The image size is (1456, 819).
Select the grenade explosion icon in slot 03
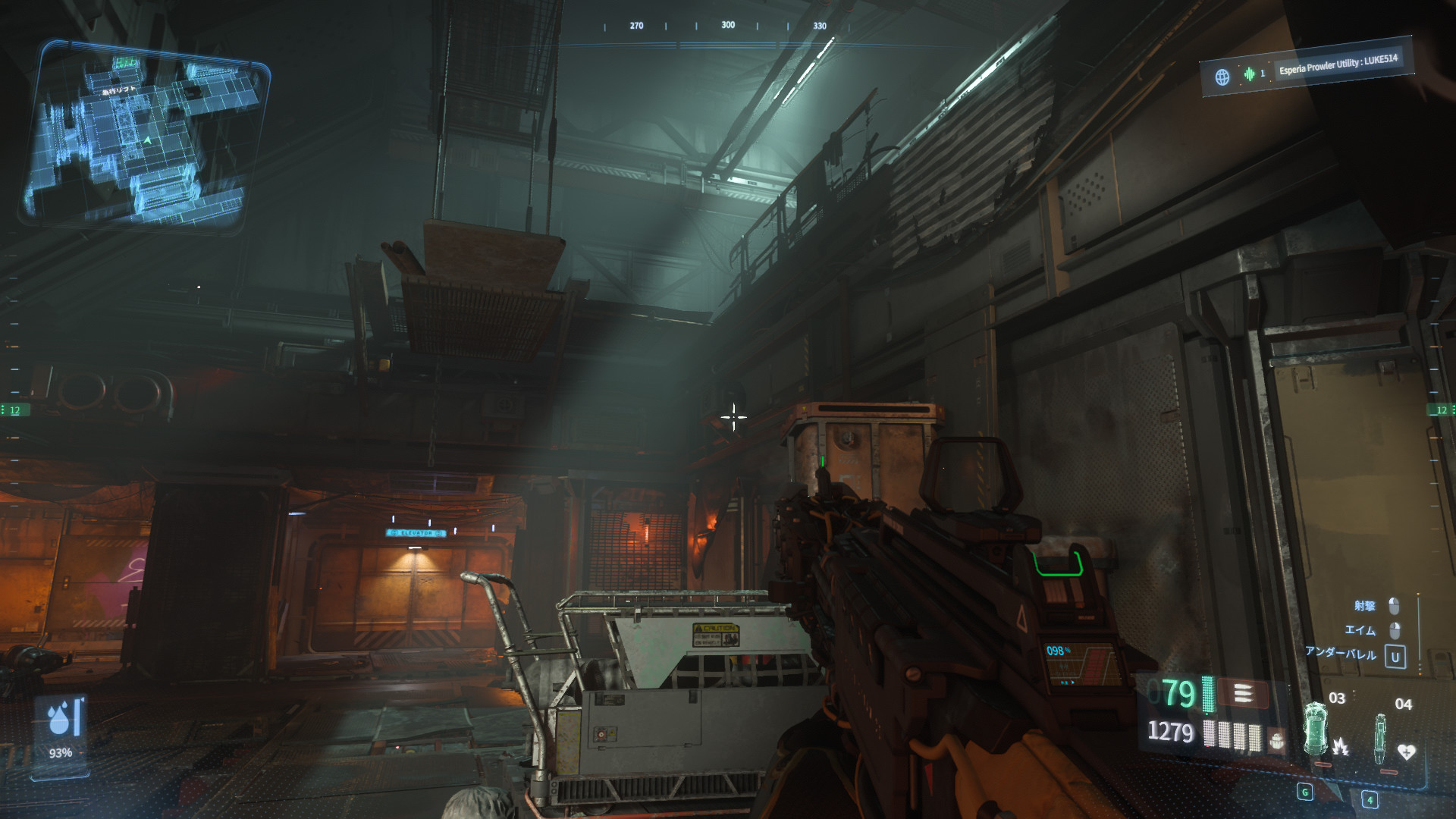(1341, 748)
